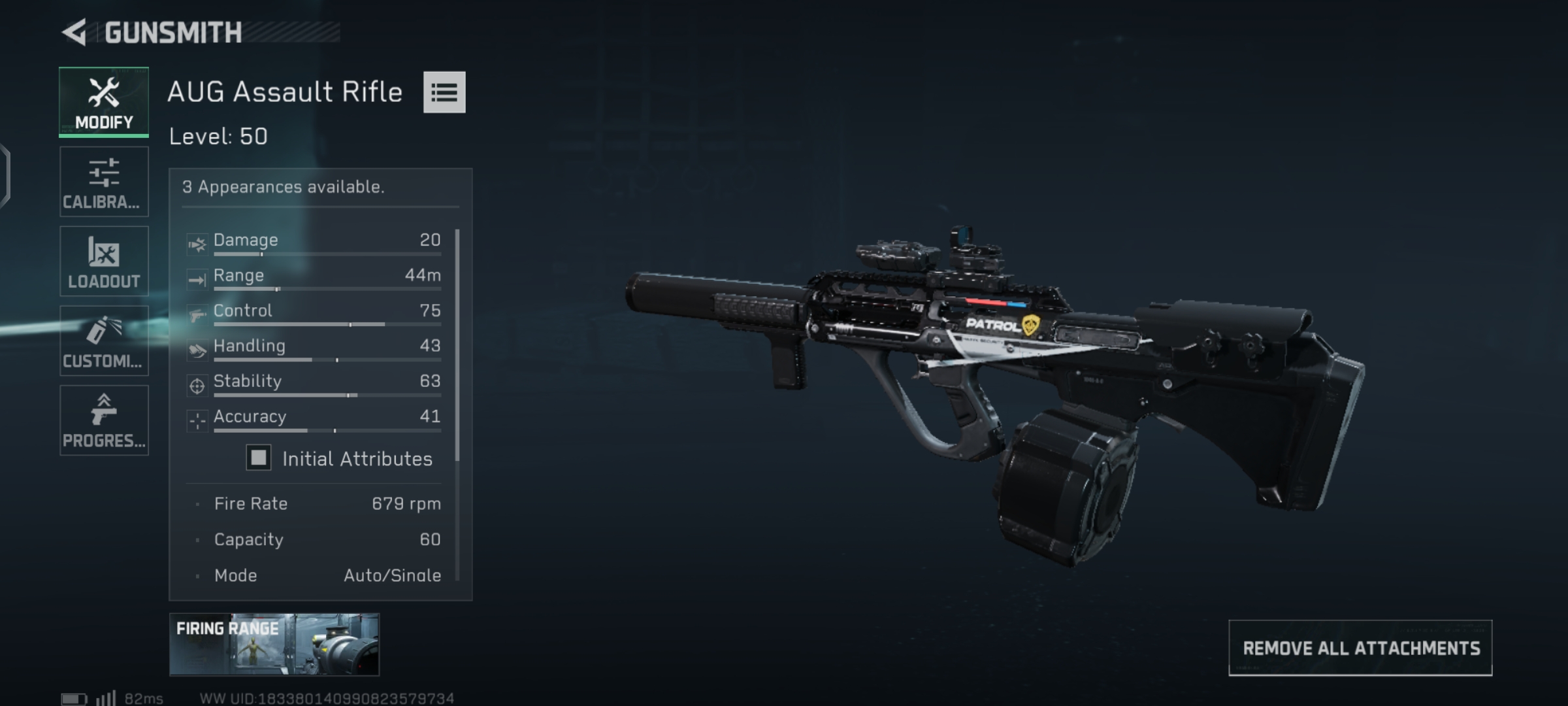Open the Customize spray-paint section
The image size is (1568, 706).
103,341
